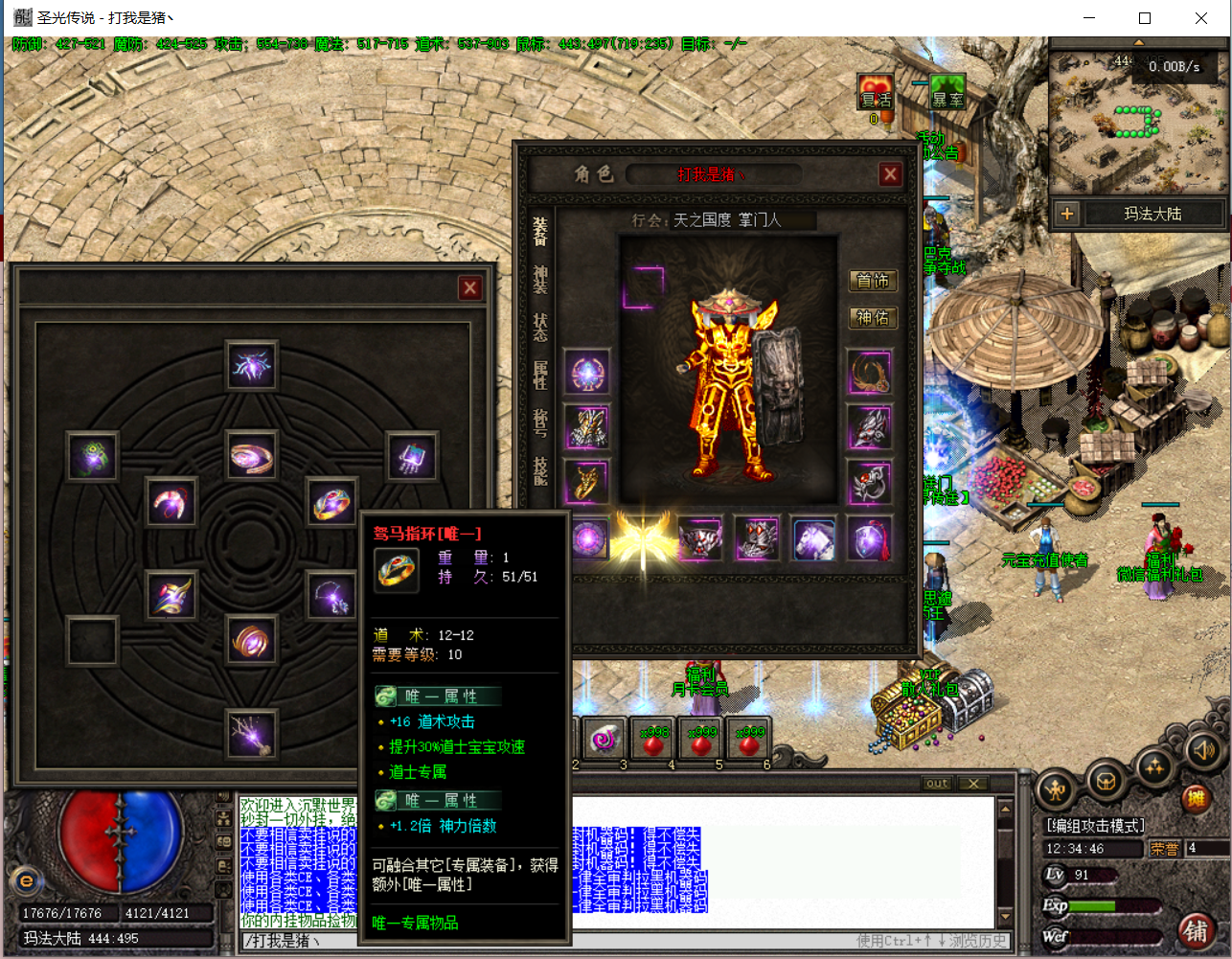Click the 神佑 divine blessing button
This screenshot has width=1232, height=959.
(872, 317)
